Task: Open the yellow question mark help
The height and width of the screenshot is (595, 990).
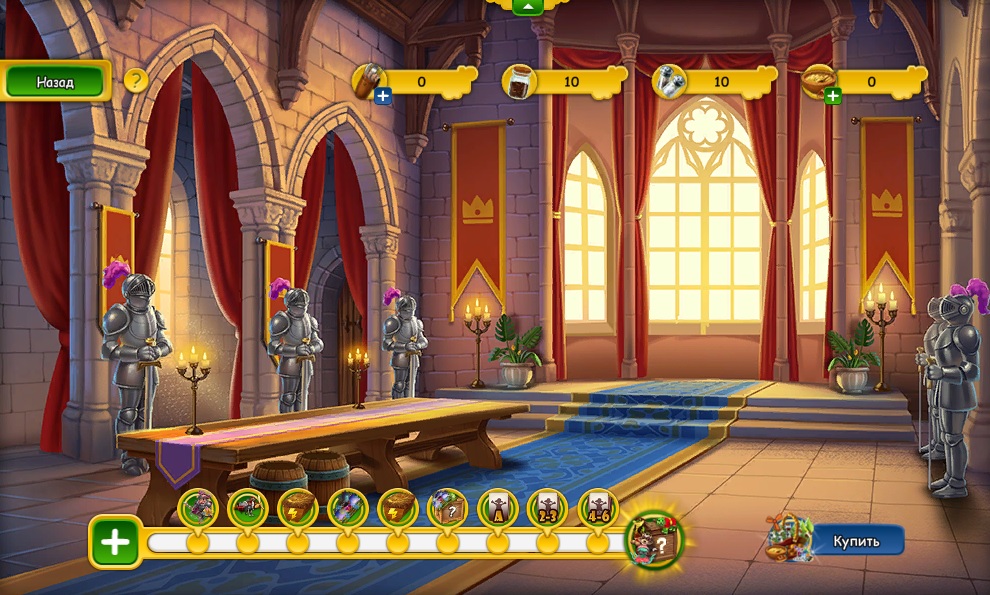Action: (136, 81)
